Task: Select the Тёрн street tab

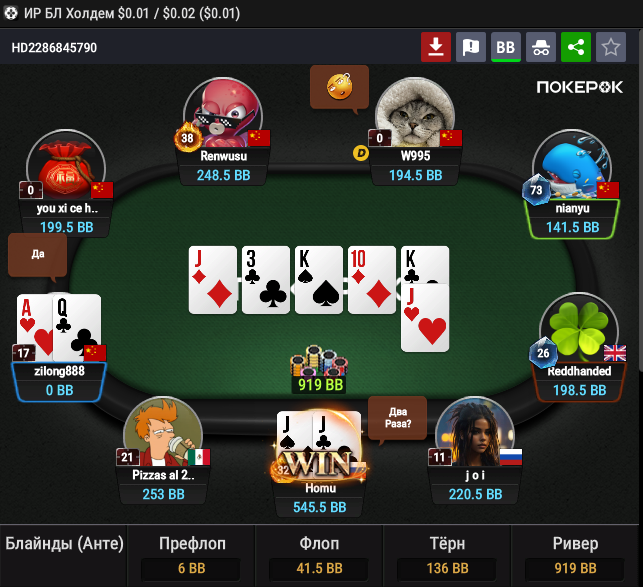Action: click(448, 556)
